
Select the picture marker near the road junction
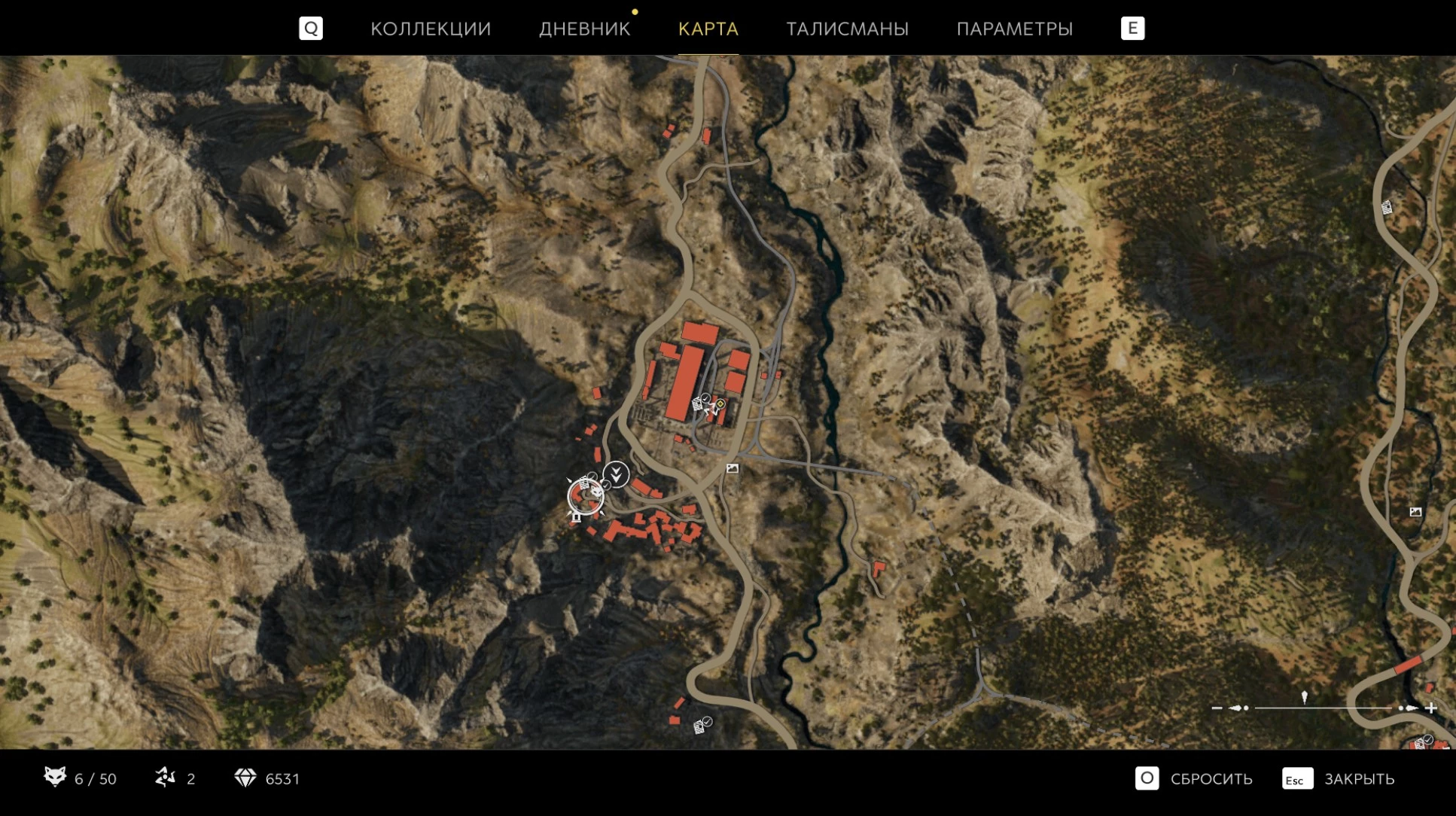click(x=732, y=469)
